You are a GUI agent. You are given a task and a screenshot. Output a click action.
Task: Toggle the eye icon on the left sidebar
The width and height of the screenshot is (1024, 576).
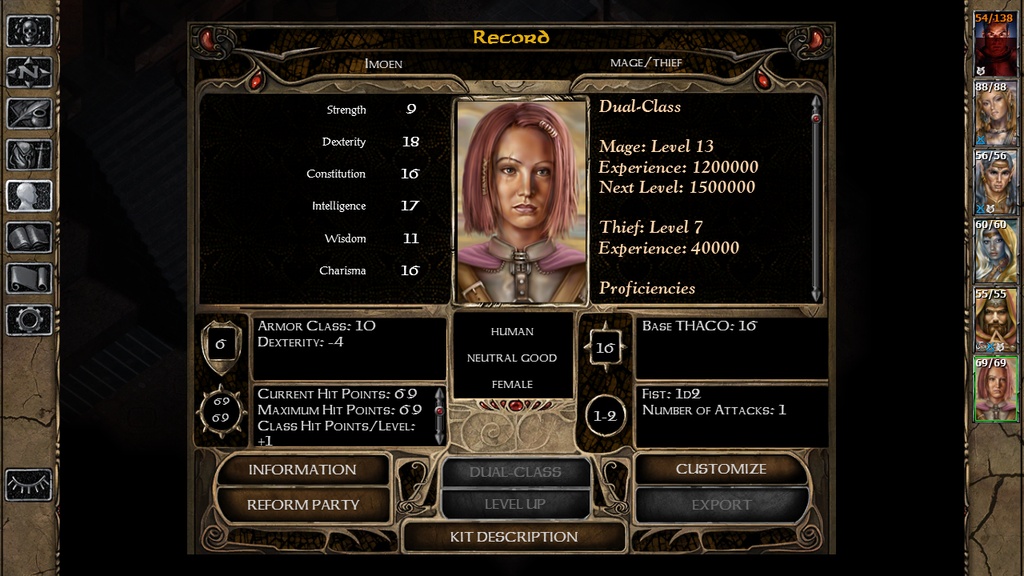(29, 484)
